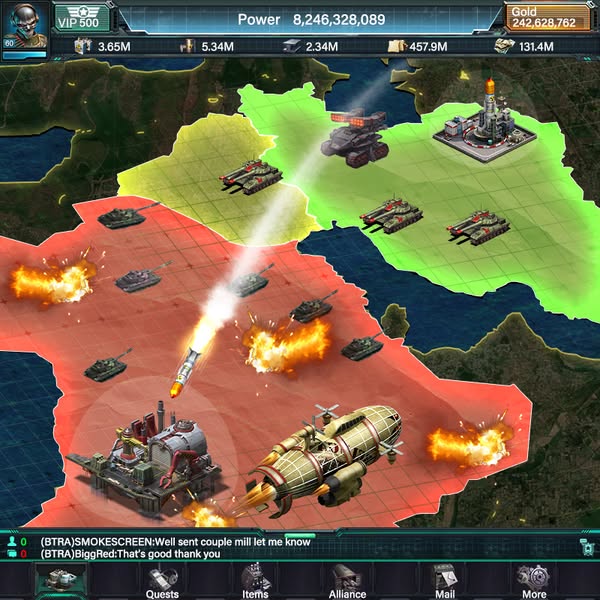Open the Items inventory
Screen dimensions: 600x600
click(255, 580)
